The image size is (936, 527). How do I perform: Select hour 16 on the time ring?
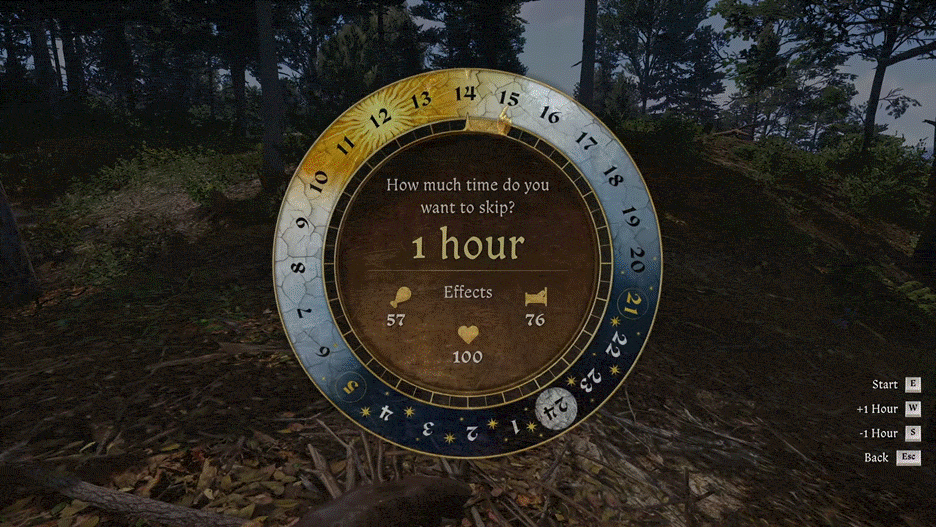tap(549, 114)
